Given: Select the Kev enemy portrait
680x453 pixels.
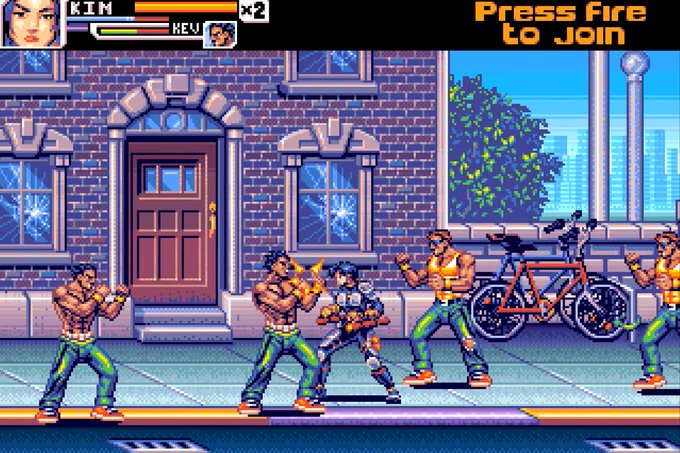Looking at the screenshot, I should tap(220, 35).
